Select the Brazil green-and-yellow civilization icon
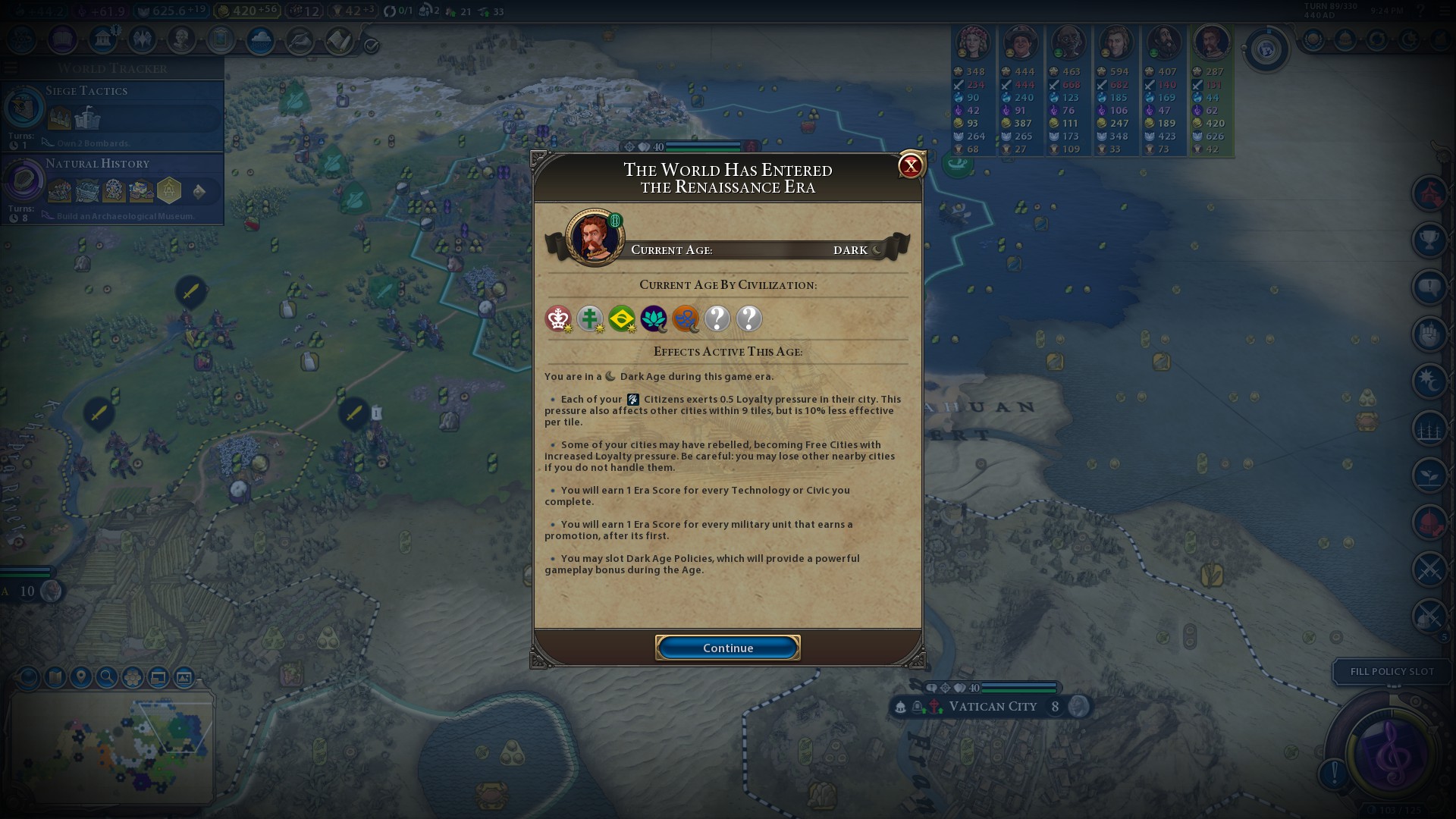This screenshot has width=1456, height=819. tap(622, 318)
